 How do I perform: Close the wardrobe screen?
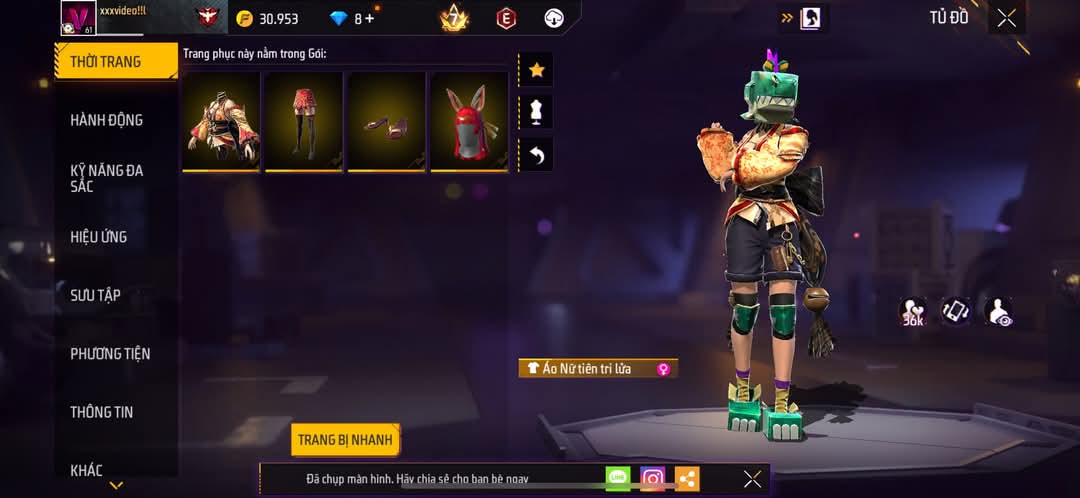(x=1006, y=18)
